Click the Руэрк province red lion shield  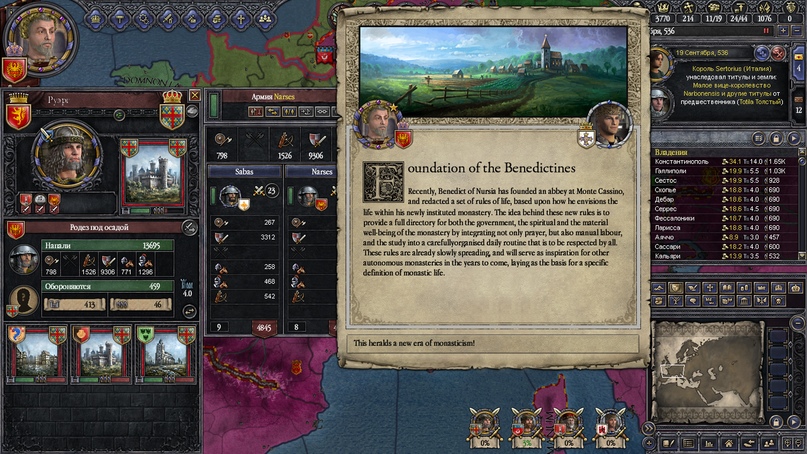pos(19,115)
